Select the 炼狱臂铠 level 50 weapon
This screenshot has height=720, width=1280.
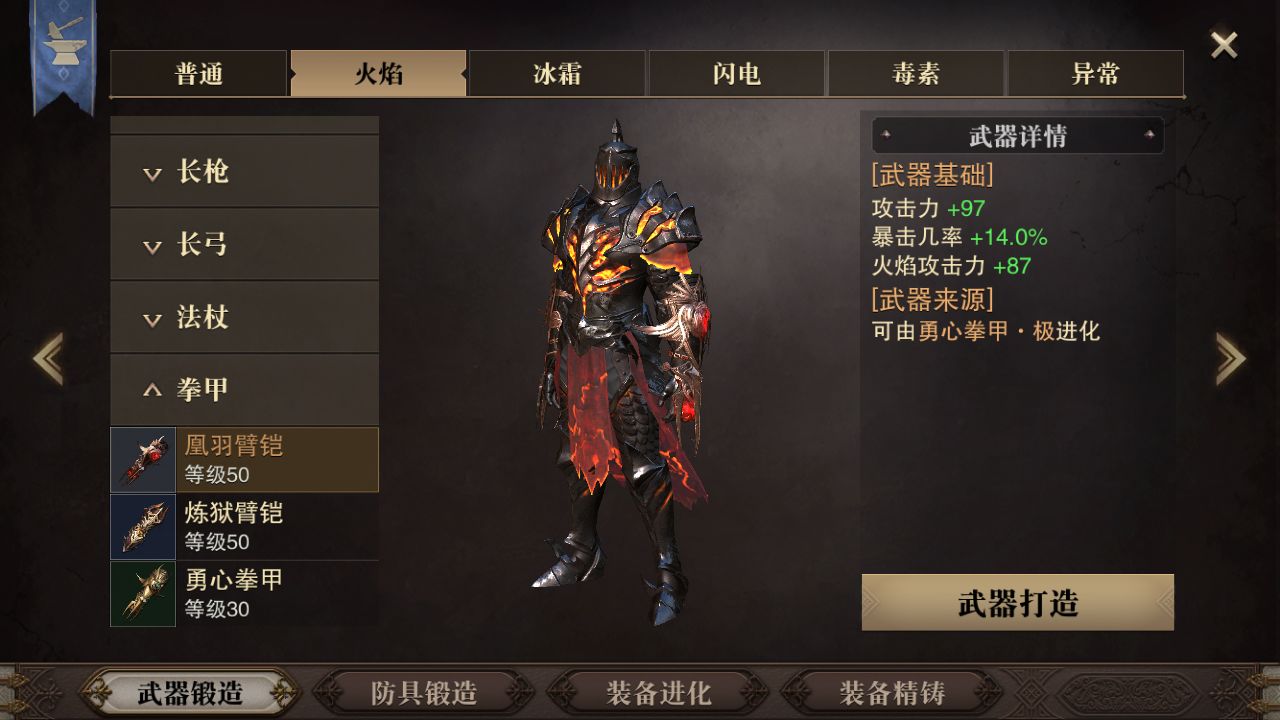(x=245, y=527)
